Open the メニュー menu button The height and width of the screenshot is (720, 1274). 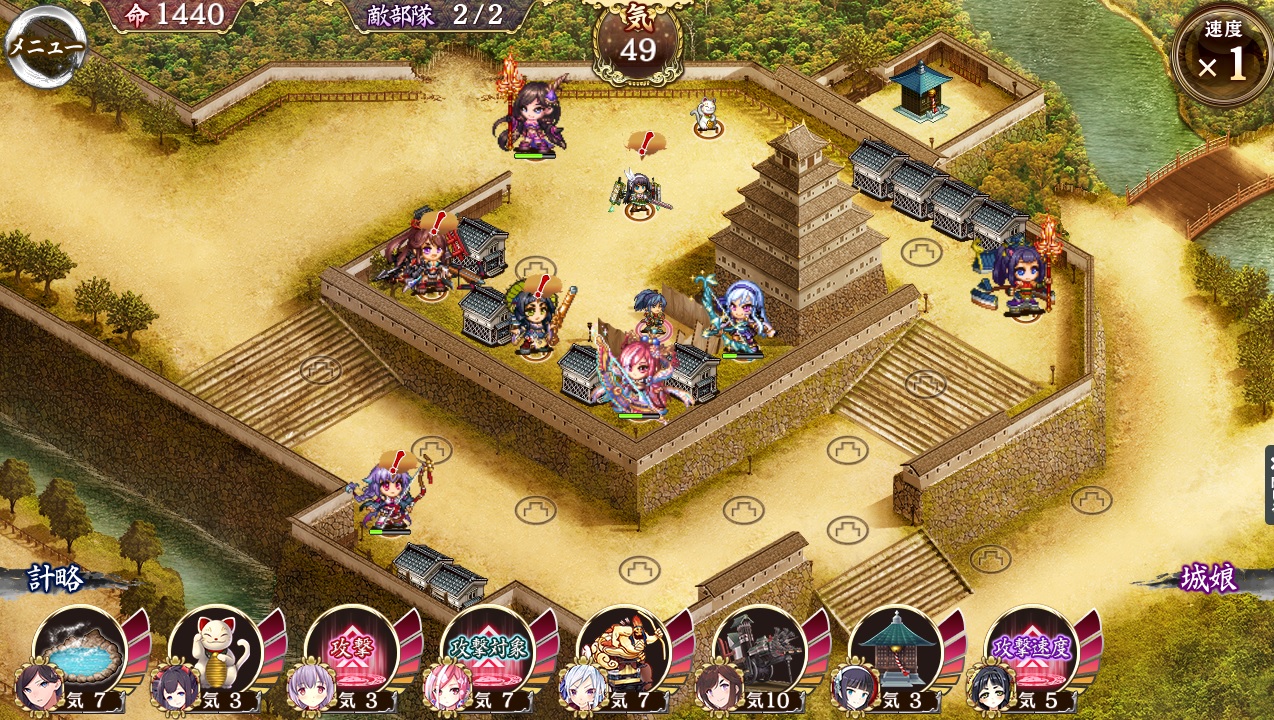(44, 47)
